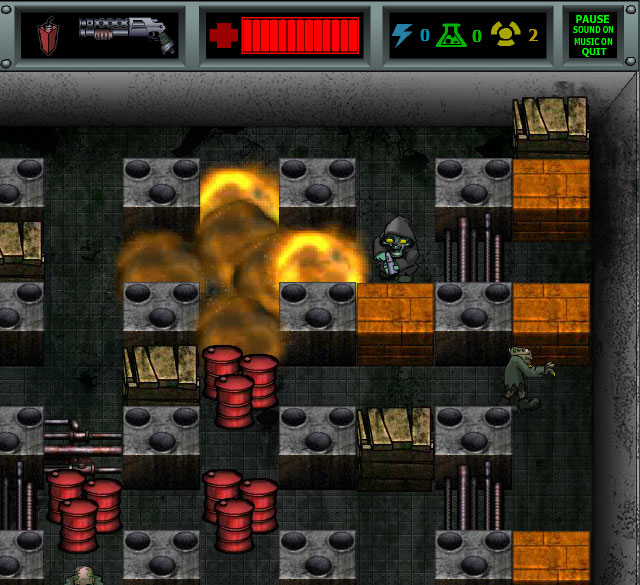The width and height of the screenshot is (640, 585).
Task: Click the green chemical flask item icon
Action: pyautogui.click(x=452, y=36)
